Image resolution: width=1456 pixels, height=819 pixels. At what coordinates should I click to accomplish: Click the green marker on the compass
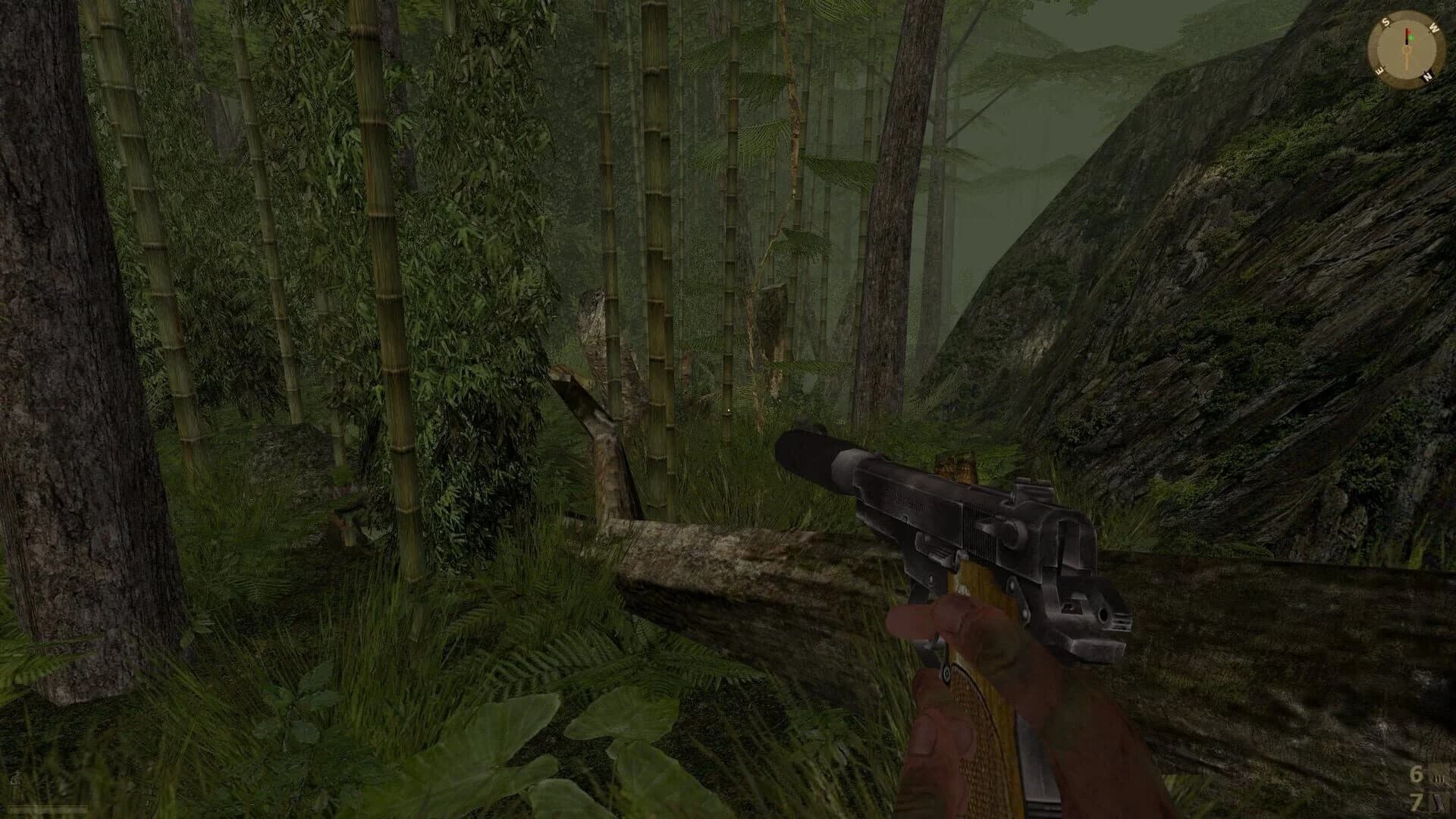coord(1411,38)
